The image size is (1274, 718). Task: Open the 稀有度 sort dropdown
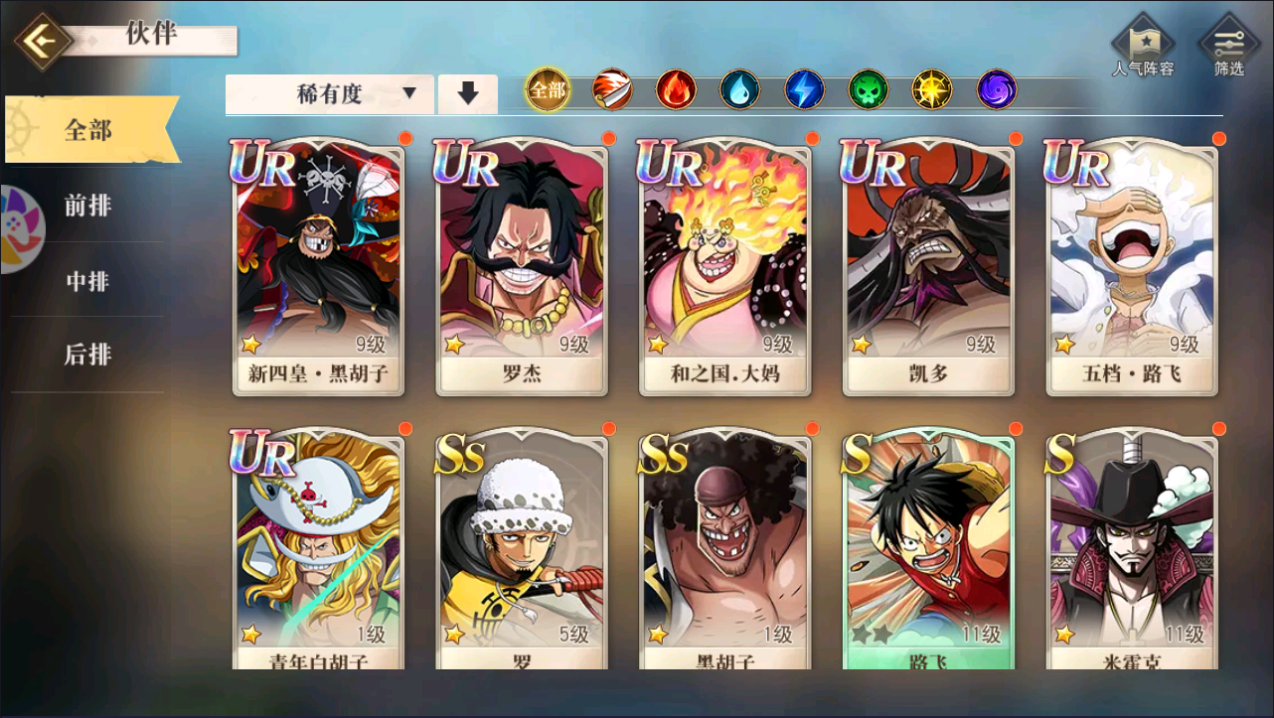330,94
